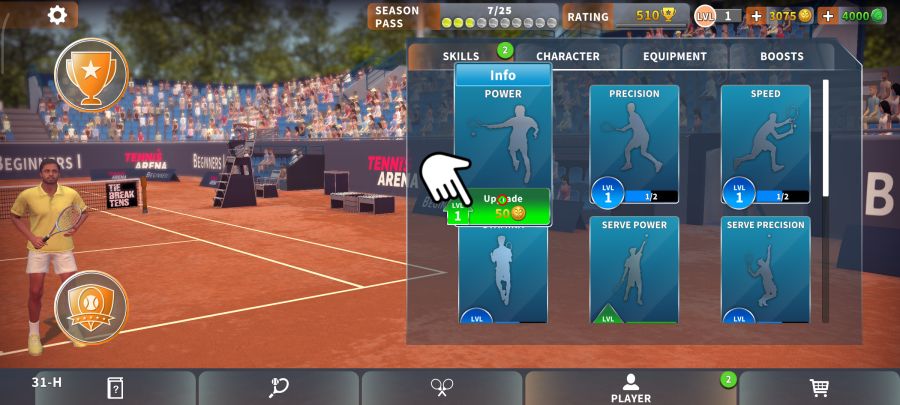Screen dimensions: 900x405
Task: Open the Equipment tab
Action: pos(674,56)
